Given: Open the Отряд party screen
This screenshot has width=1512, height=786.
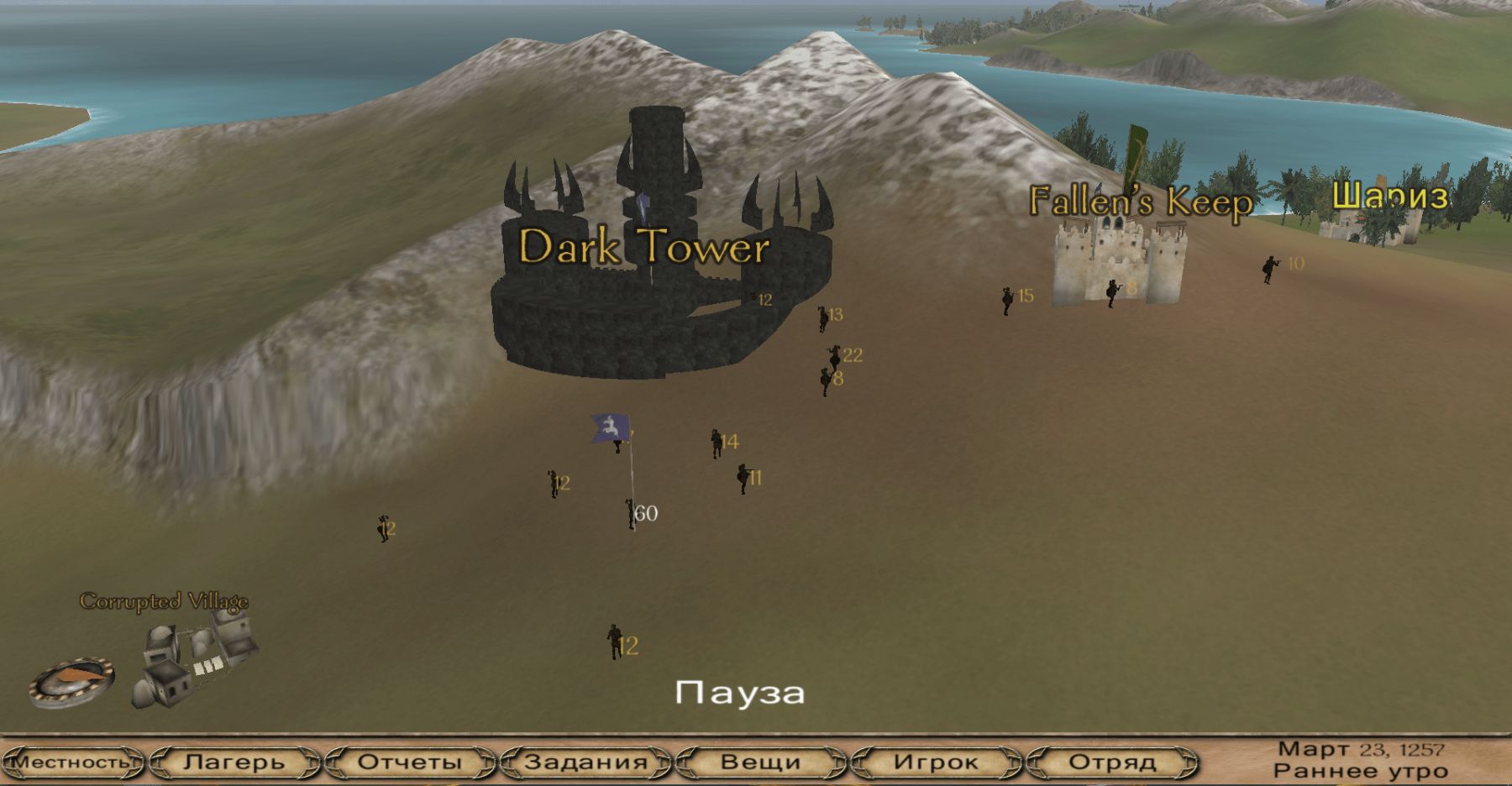Looking at the screenshot, I should [x=1111, y=762].
